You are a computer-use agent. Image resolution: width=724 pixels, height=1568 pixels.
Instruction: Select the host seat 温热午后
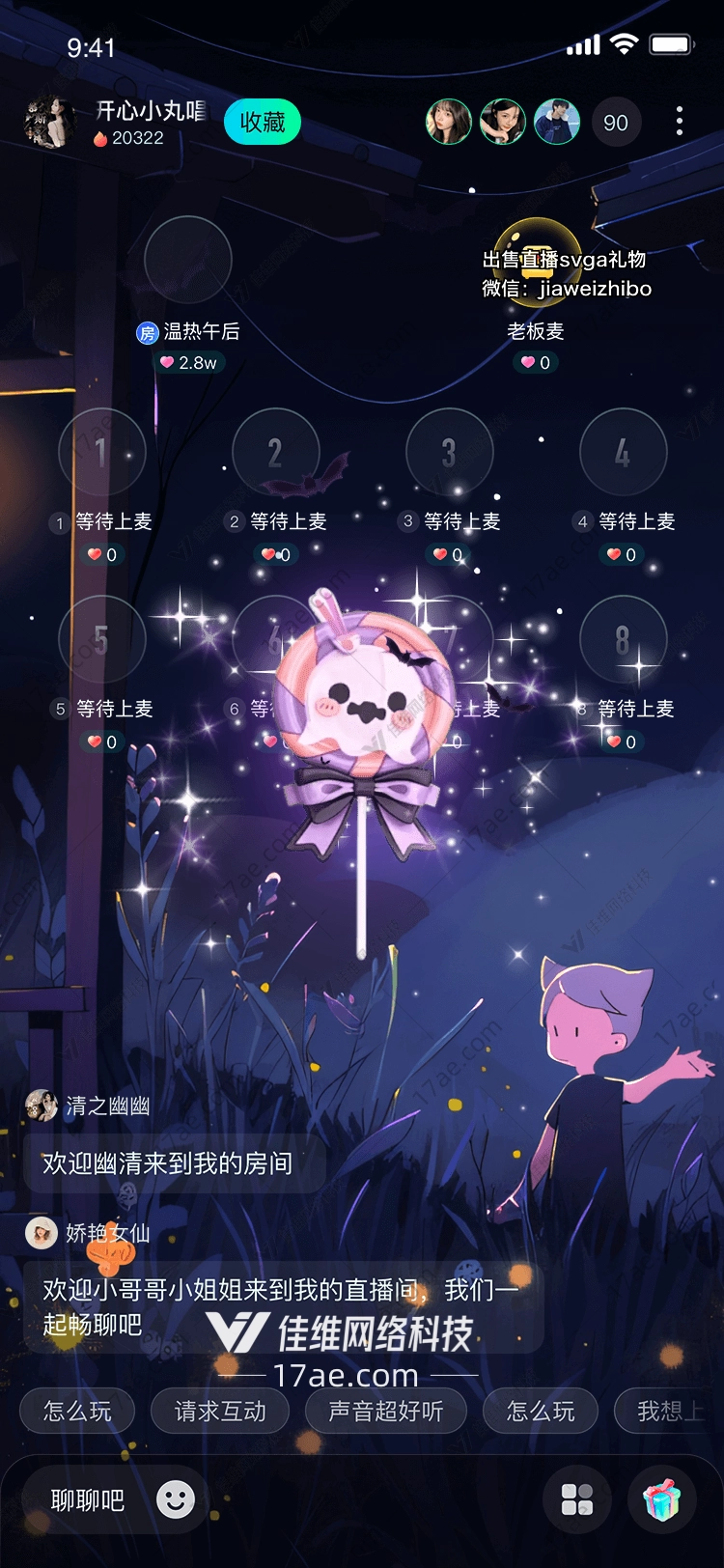(188, 260)
